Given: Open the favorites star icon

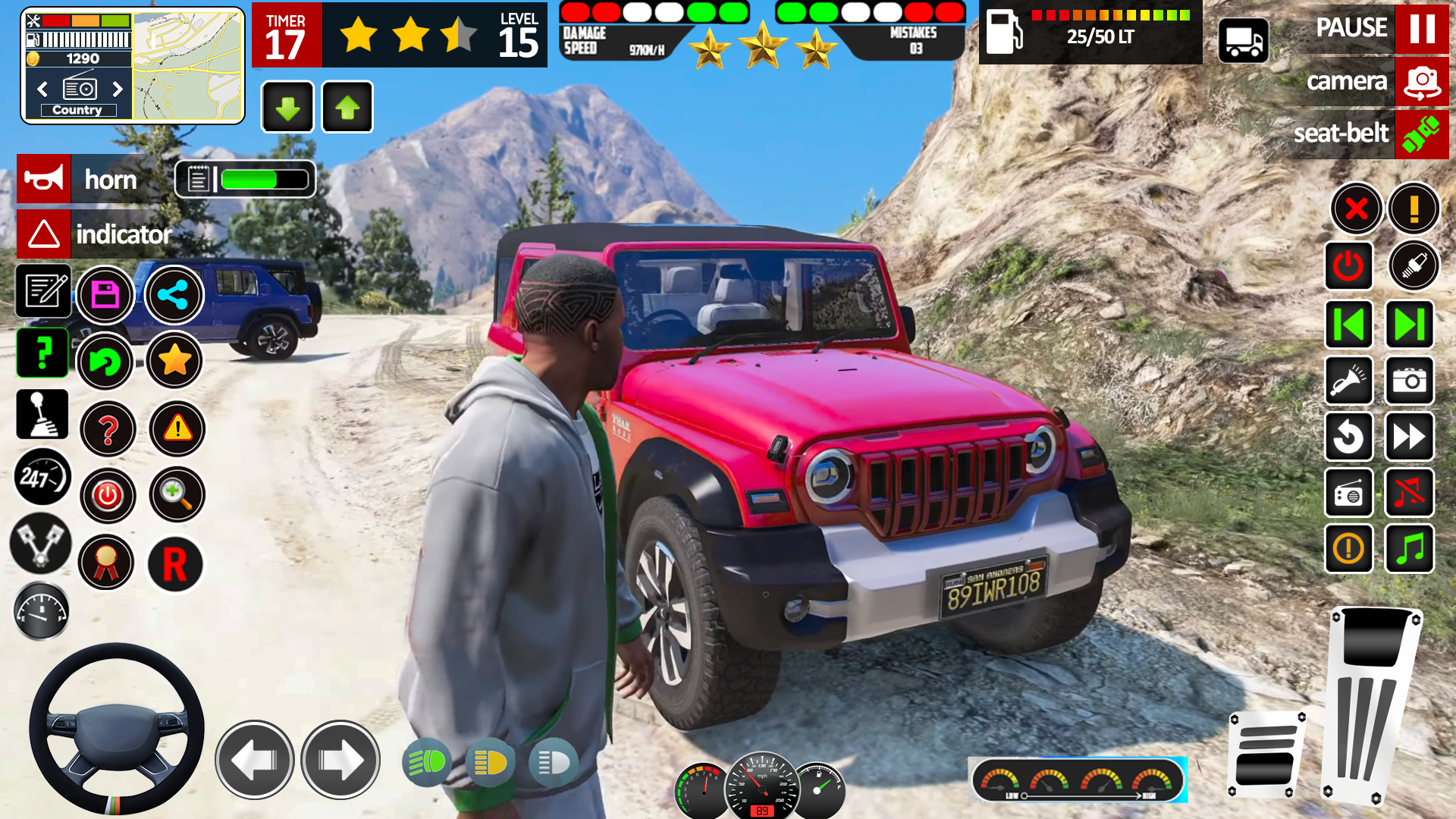Looking at the screenshot, I should [x=174, y=362].
